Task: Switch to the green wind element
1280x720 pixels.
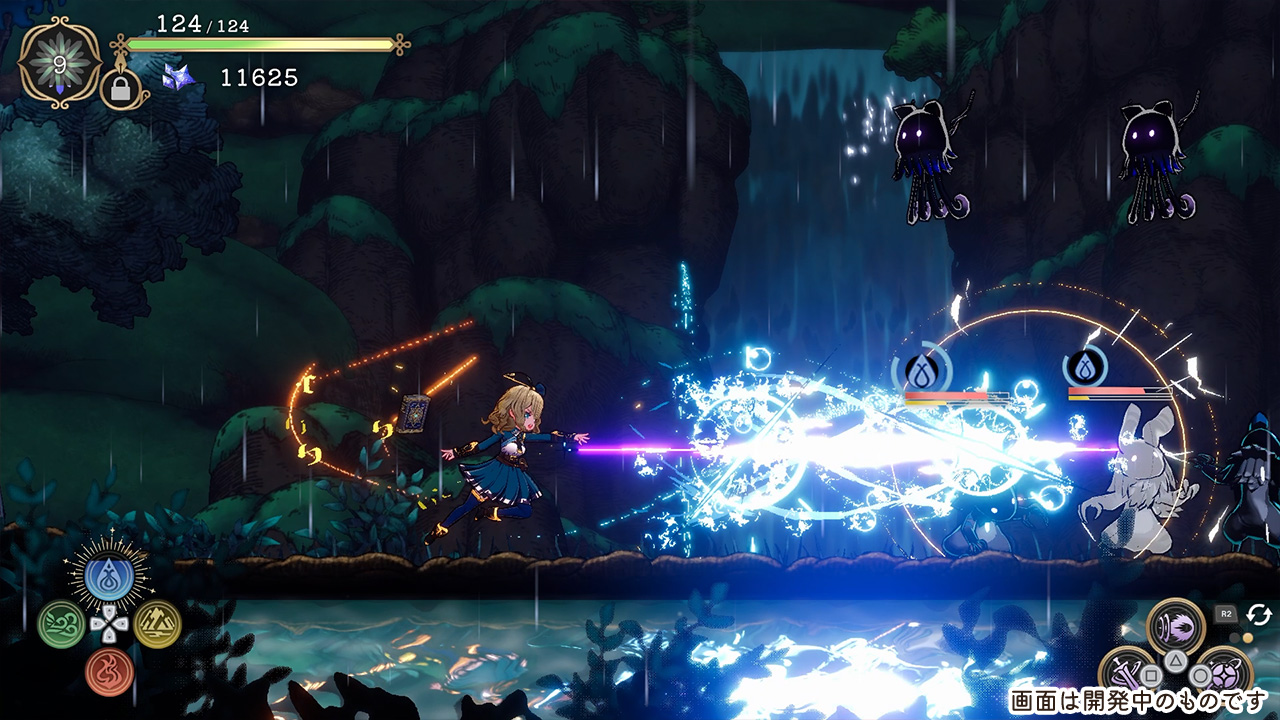Action: tap(60, 623)
